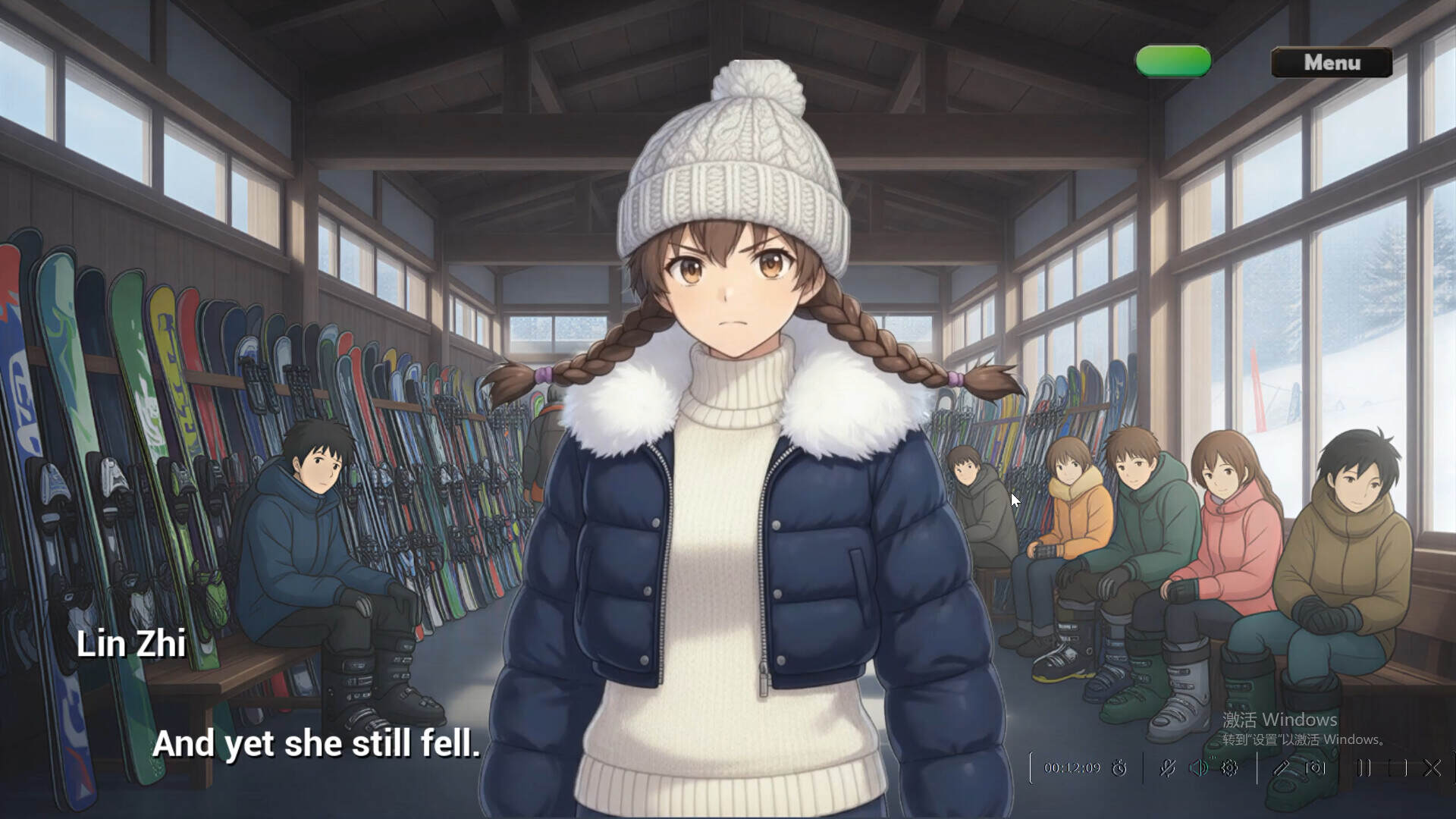
Task: Toggle speaker output in recording bar
Action: tap(1200, 768)
